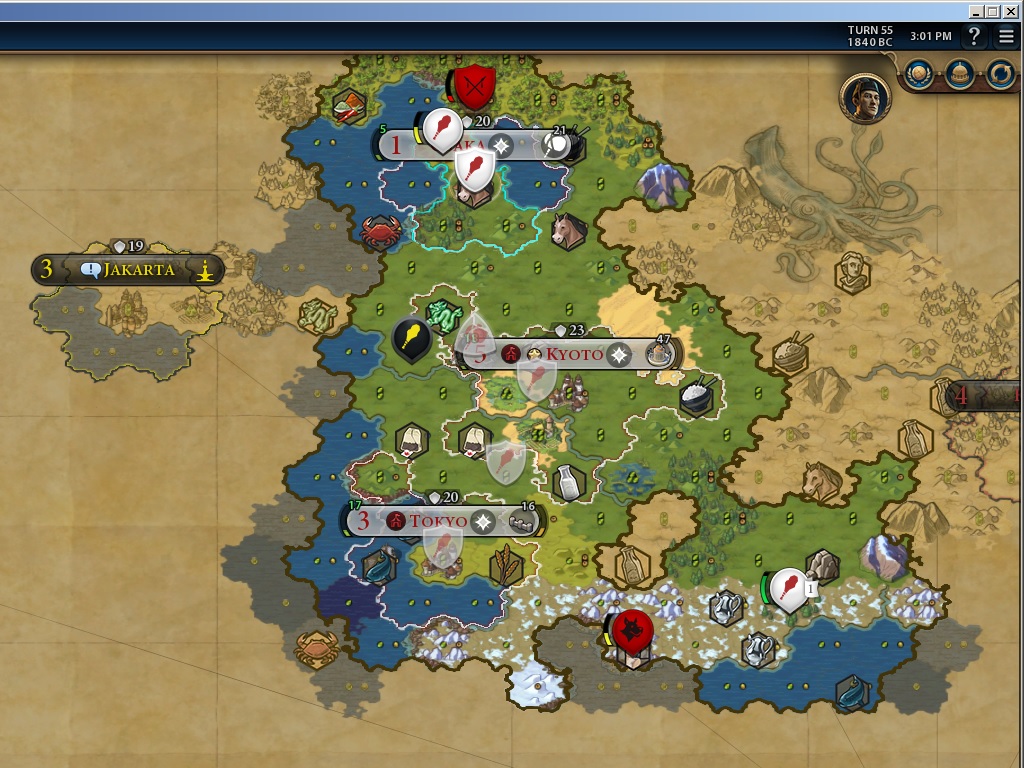
Task: Minimize the game window
Action: point(976,11)
